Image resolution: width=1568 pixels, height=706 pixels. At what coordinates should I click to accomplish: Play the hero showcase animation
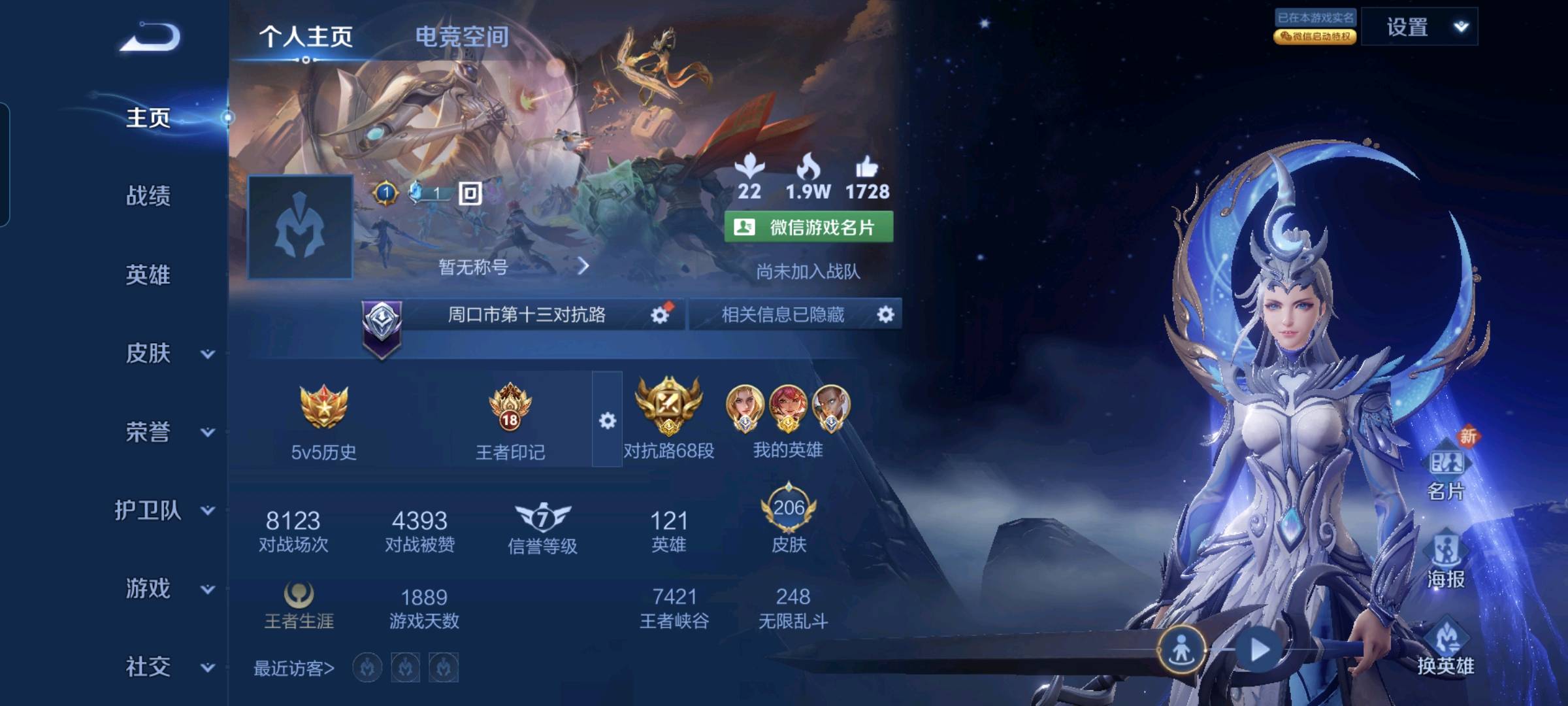tap(1259, 650)
